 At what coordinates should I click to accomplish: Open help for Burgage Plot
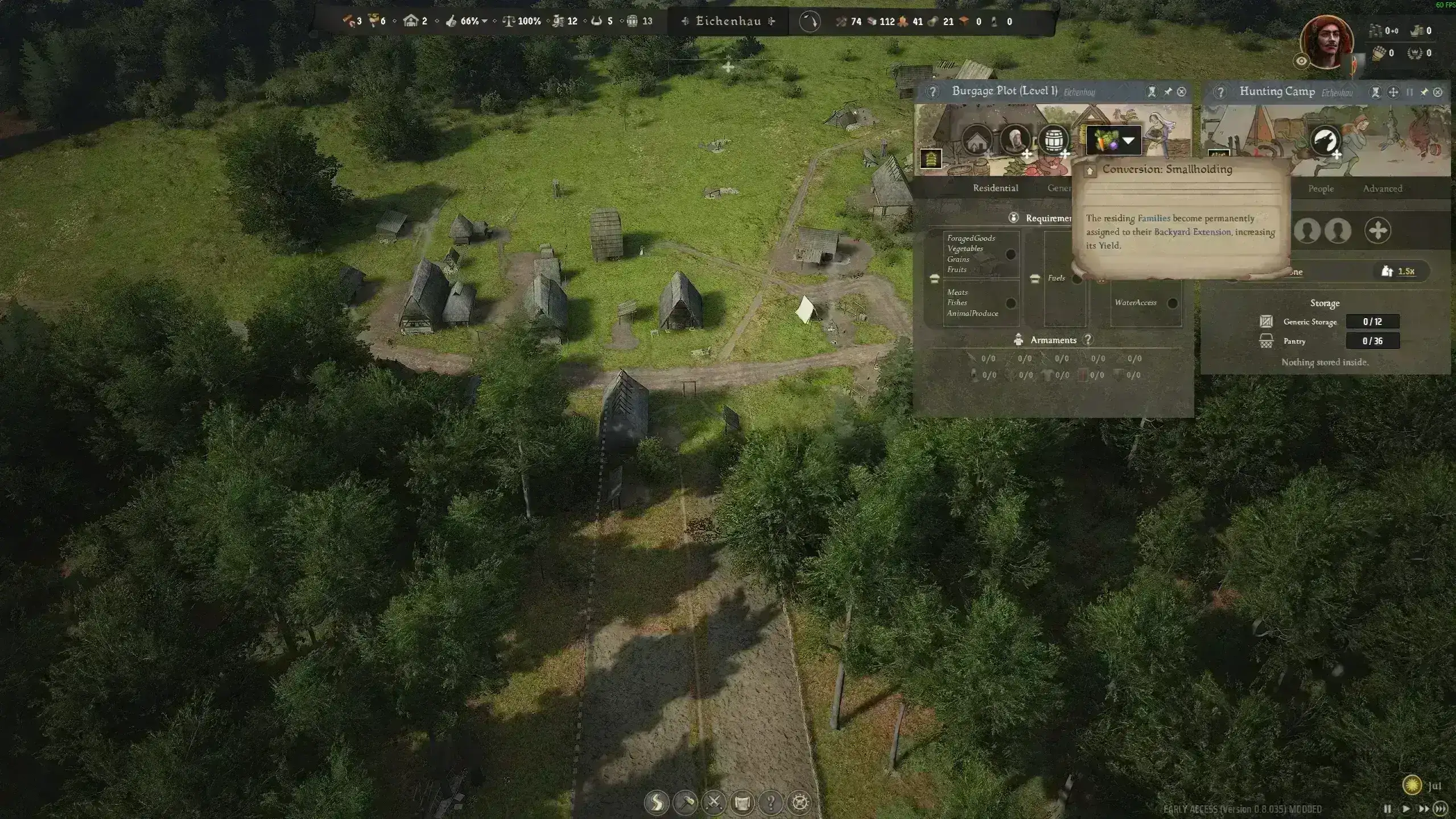(x=932, y=92)
